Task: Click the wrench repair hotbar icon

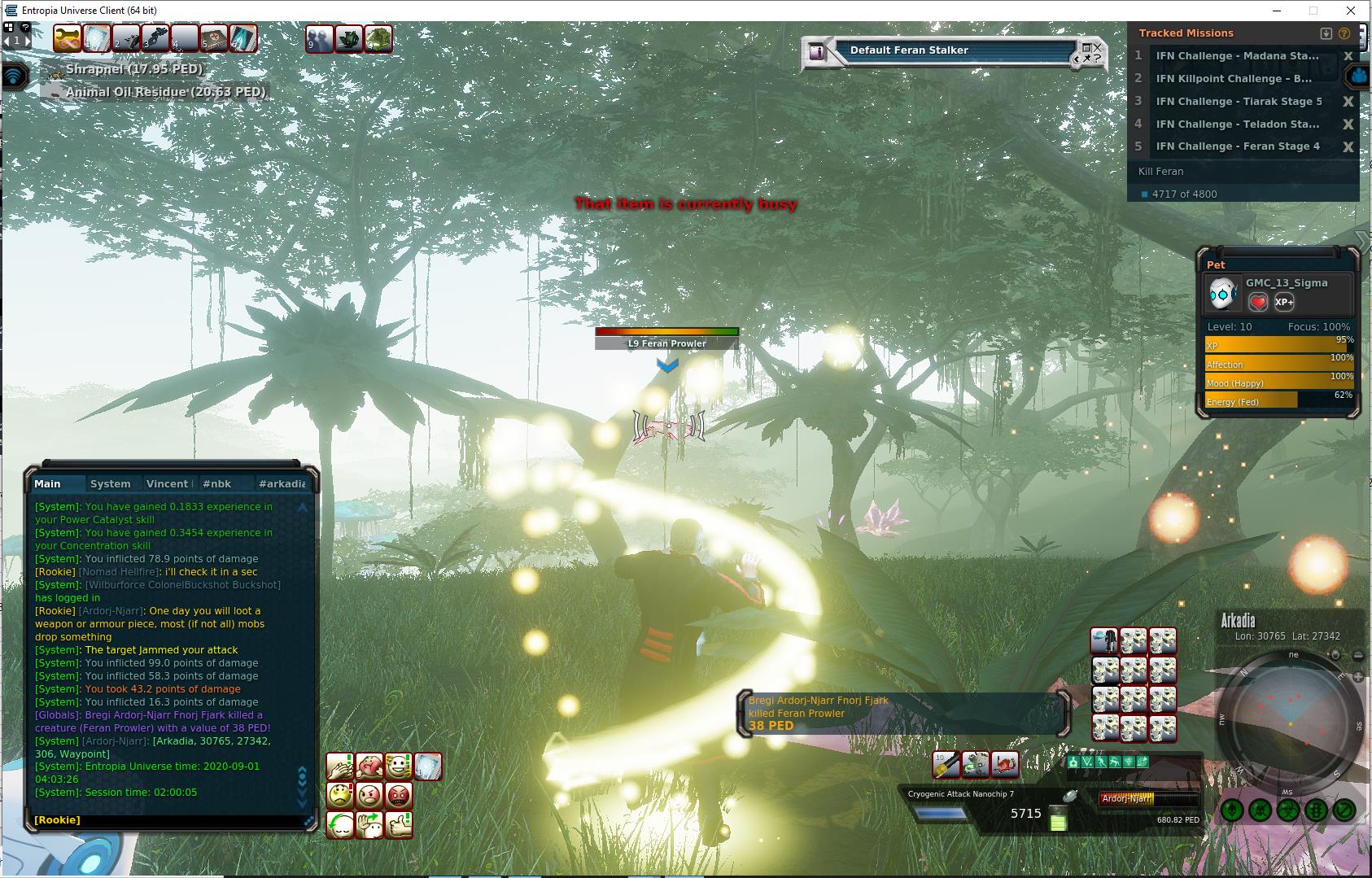Action: pos(68,38)
